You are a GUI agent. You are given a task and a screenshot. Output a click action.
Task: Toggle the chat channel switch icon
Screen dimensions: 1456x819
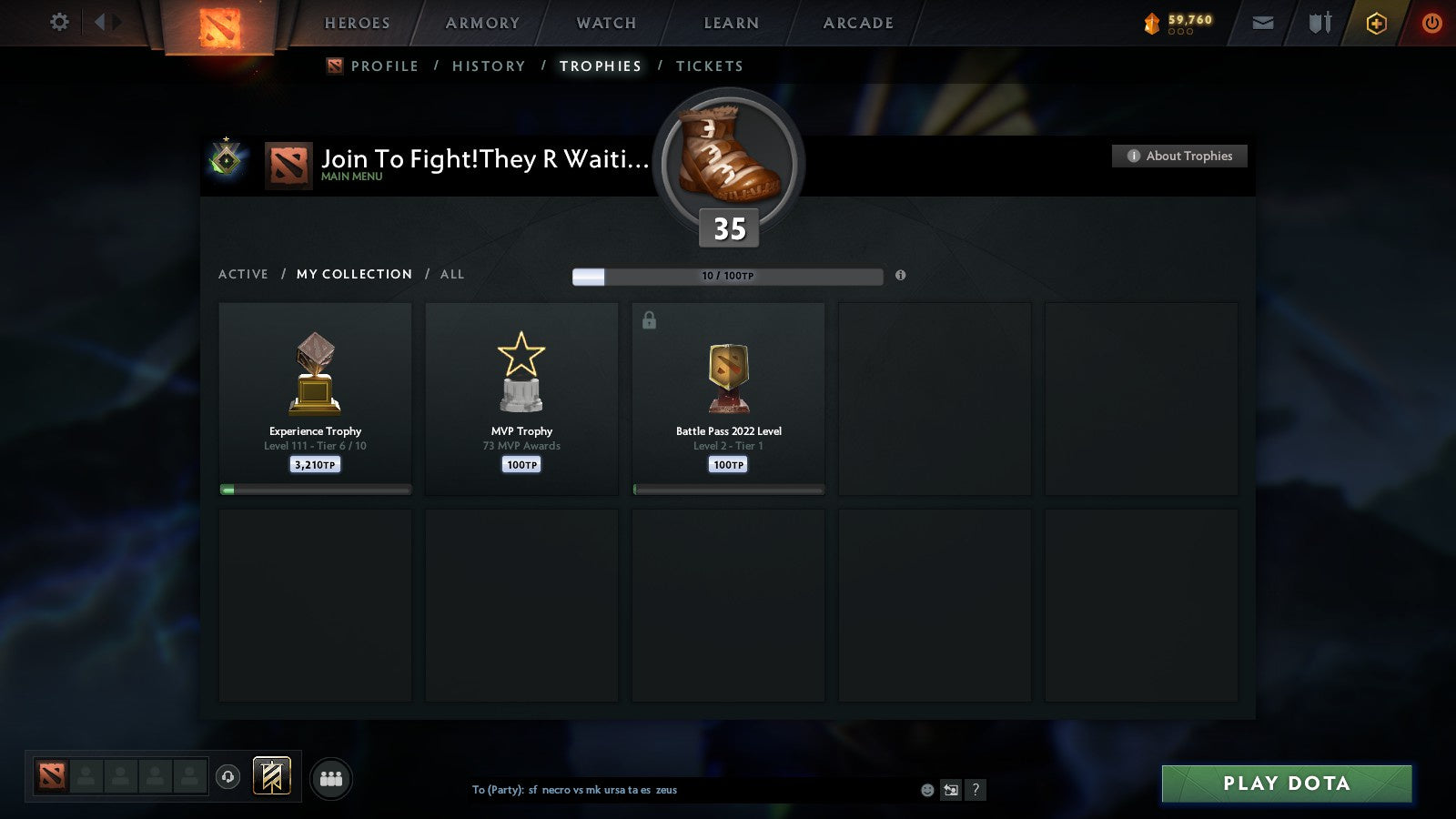[x=949, y=790]
